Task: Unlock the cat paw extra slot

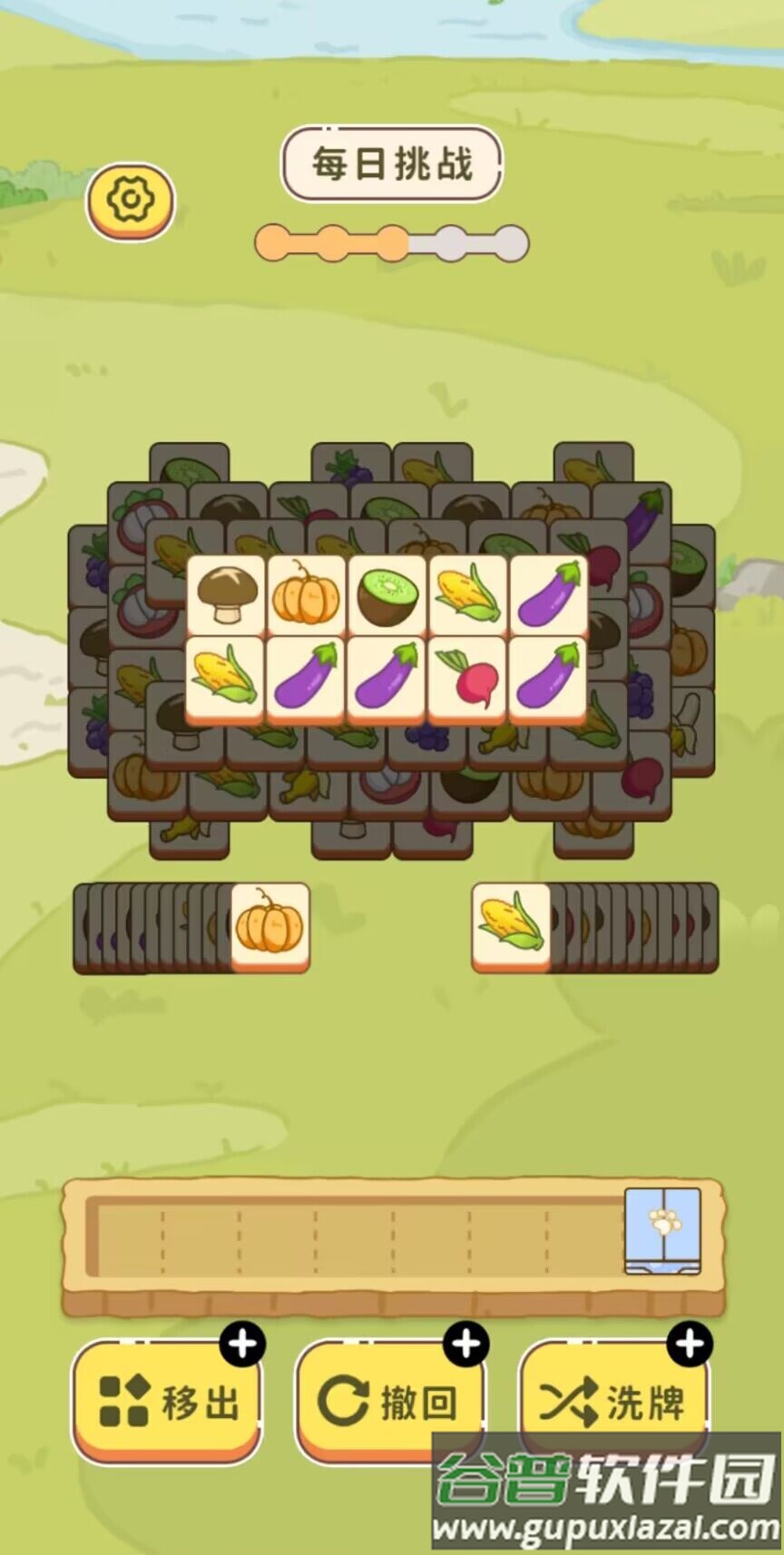Action: click(662, 1229)
